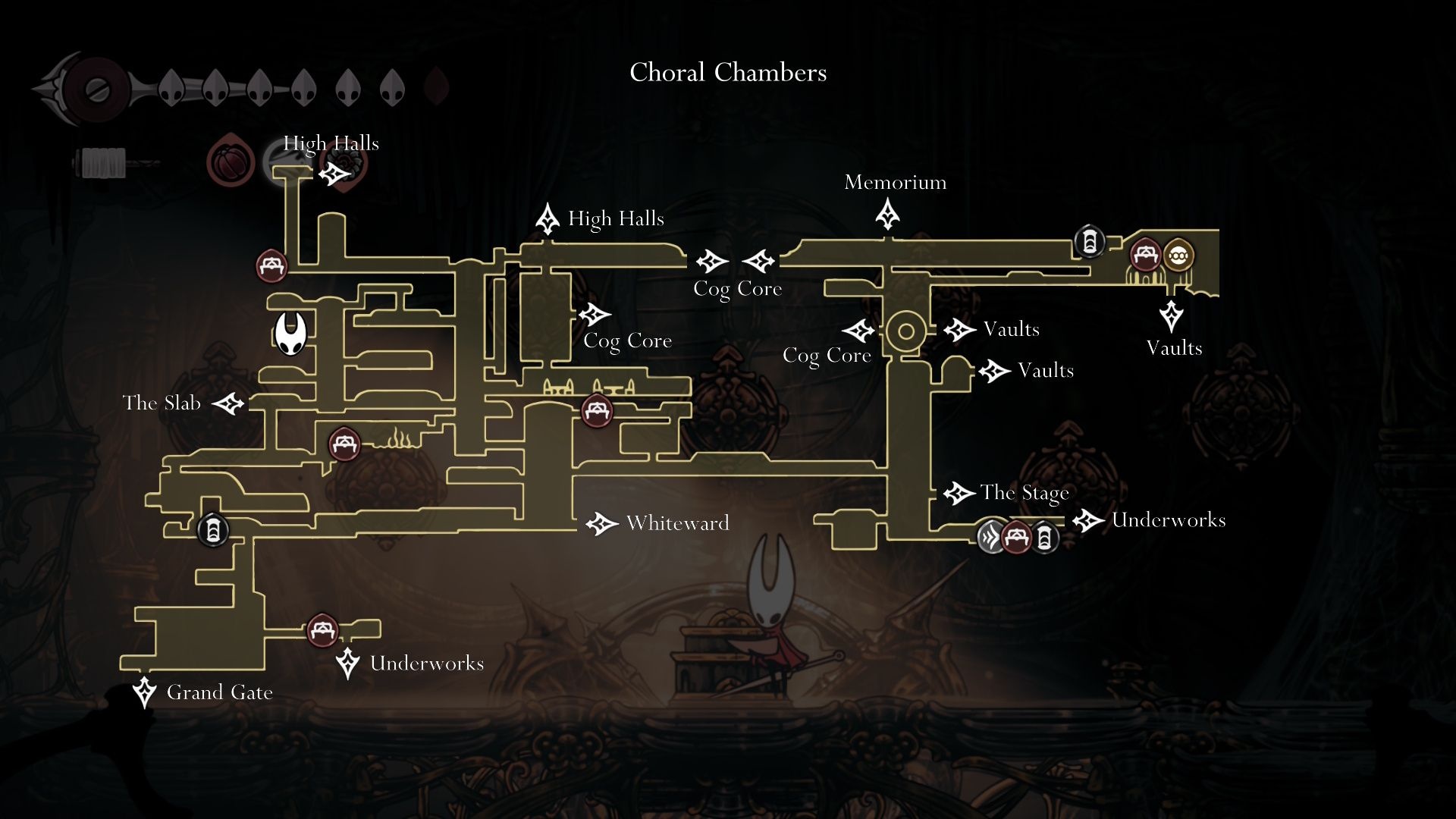1456x819 pixels.
Task: Select the Memorium exit marker
Action: tap(887, 214)
